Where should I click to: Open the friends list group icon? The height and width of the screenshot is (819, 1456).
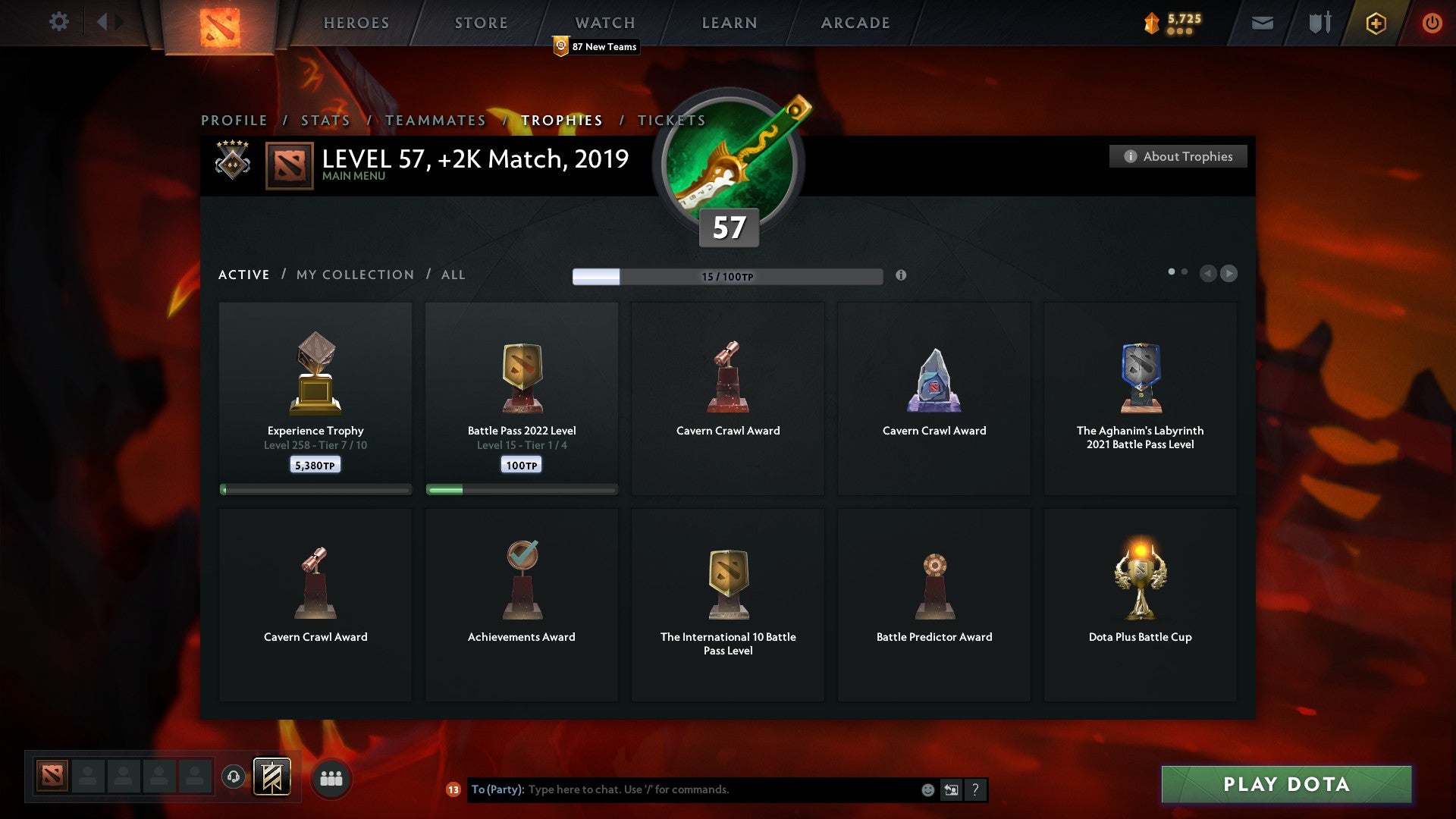tap(330, 777)
